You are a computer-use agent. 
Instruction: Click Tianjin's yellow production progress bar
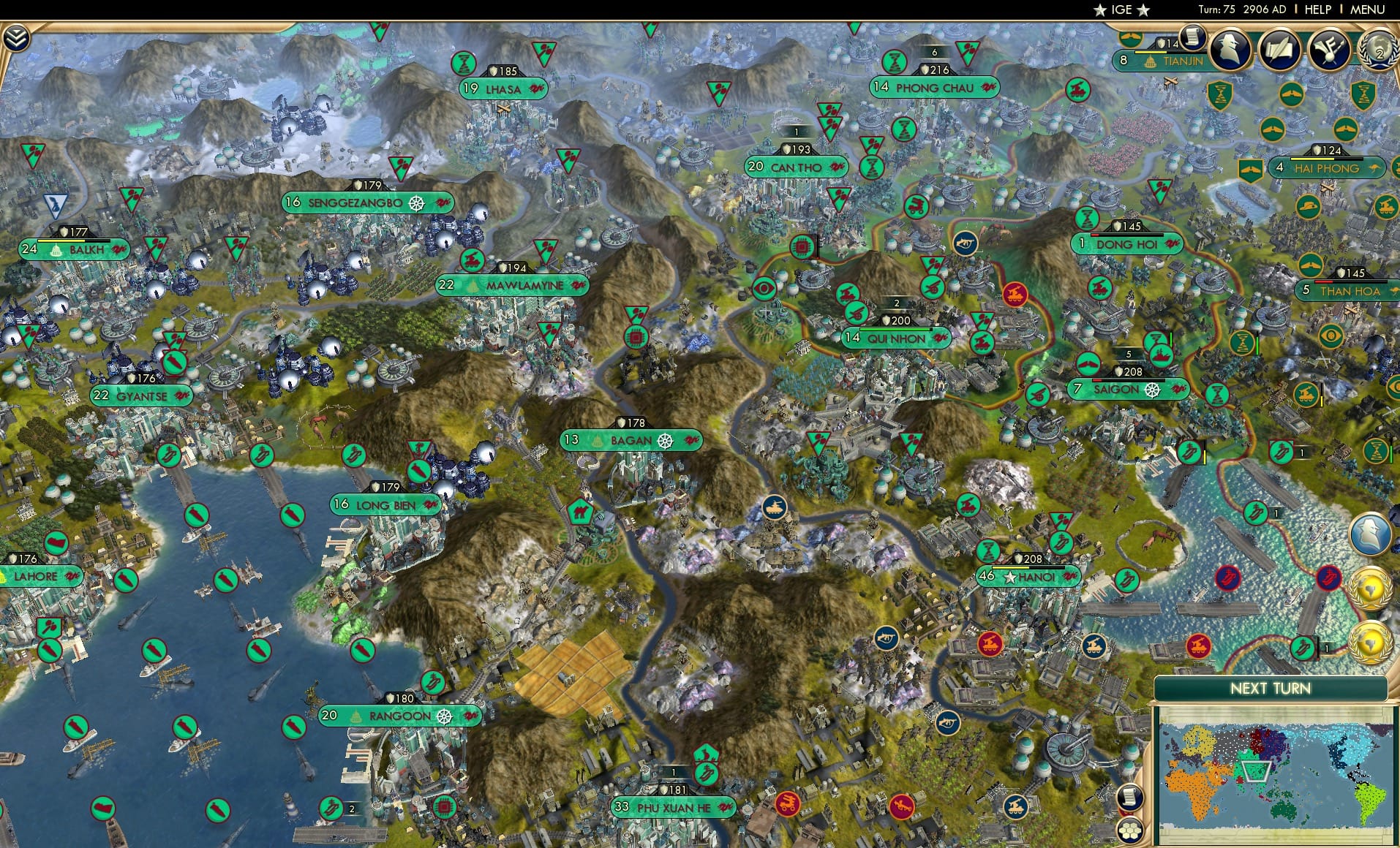pos(1150,52)
